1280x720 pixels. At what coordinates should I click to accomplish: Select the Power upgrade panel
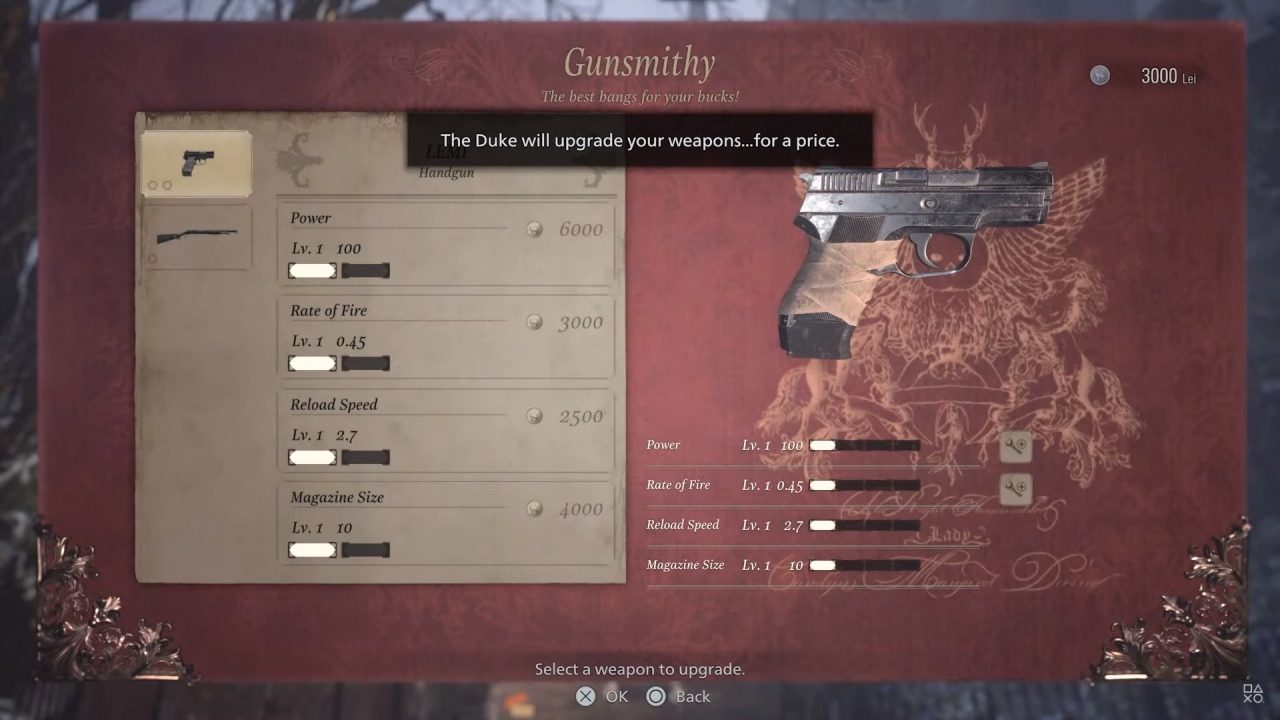(445, 243)
